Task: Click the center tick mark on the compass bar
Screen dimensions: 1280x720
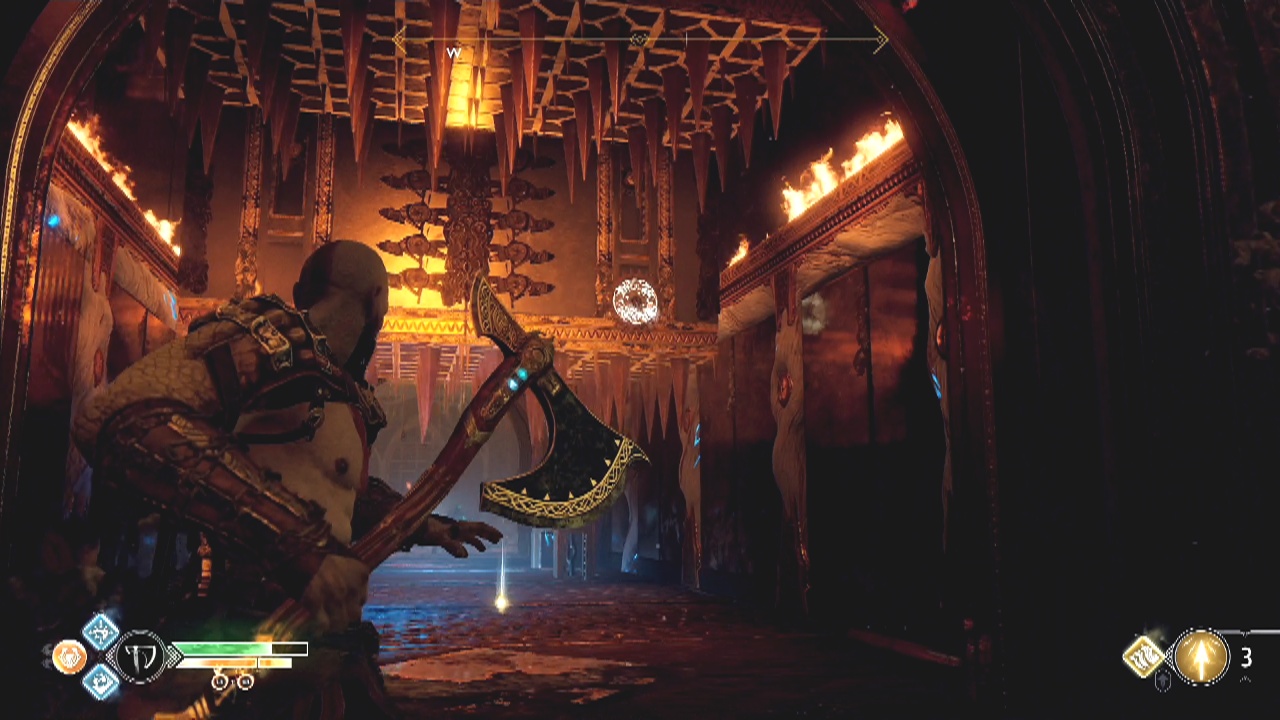Action: pos(687,38)
